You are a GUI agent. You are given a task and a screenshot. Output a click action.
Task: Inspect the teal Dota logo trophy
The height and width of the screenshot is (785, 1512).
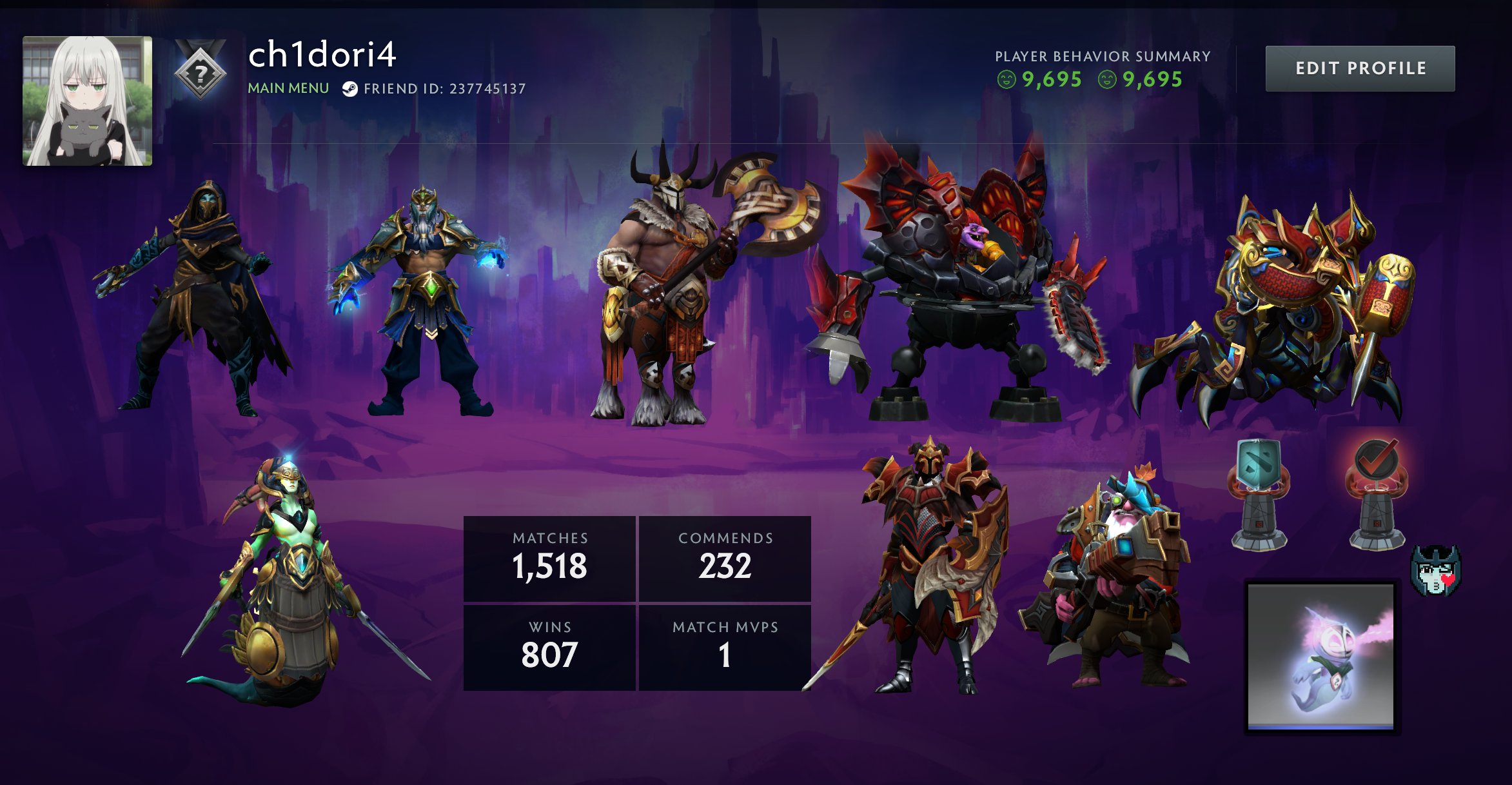[x=1259, y=493]
